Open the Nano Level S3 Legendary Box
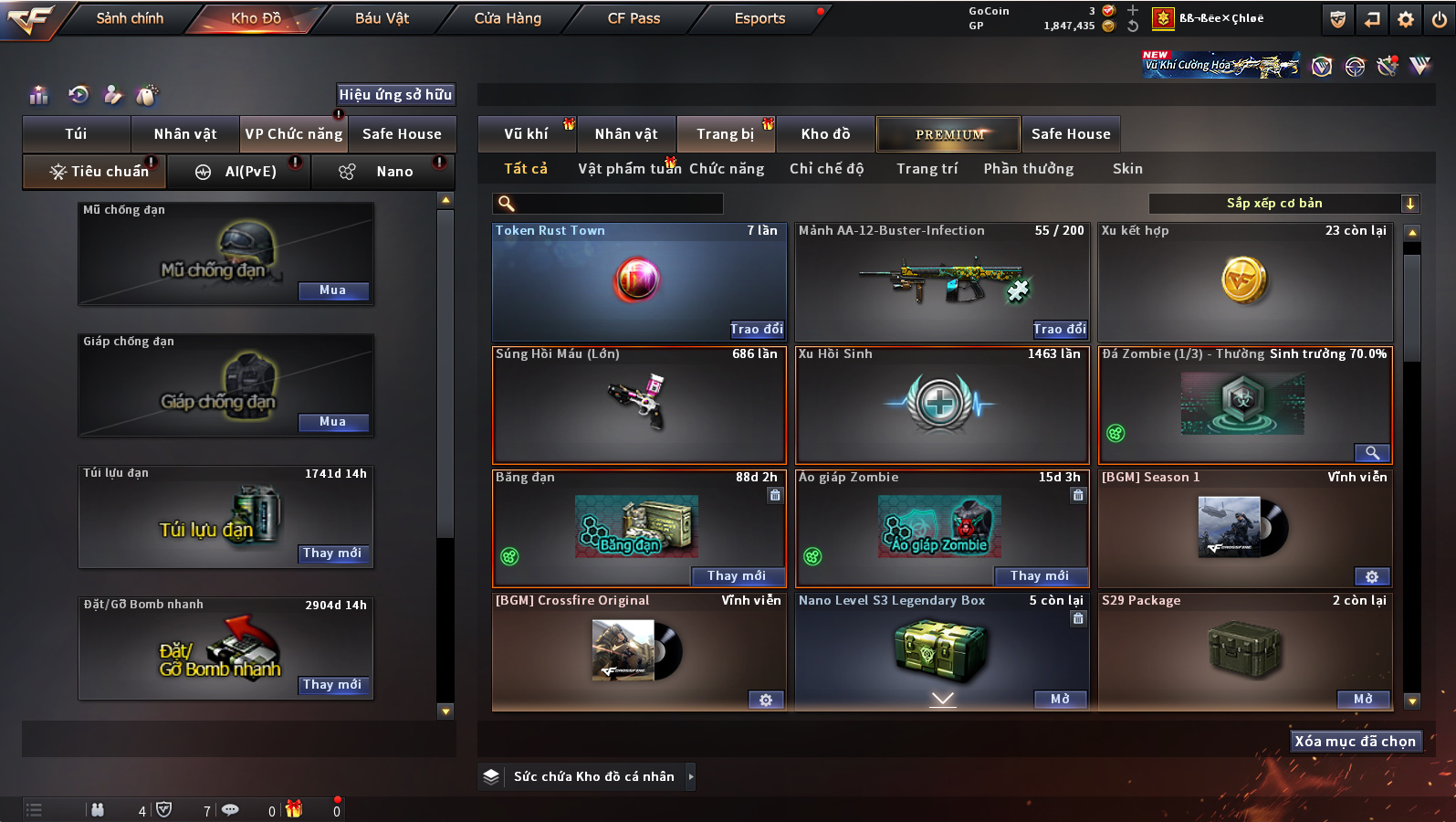This screenshot has width=1456, height=822. 1059,700
